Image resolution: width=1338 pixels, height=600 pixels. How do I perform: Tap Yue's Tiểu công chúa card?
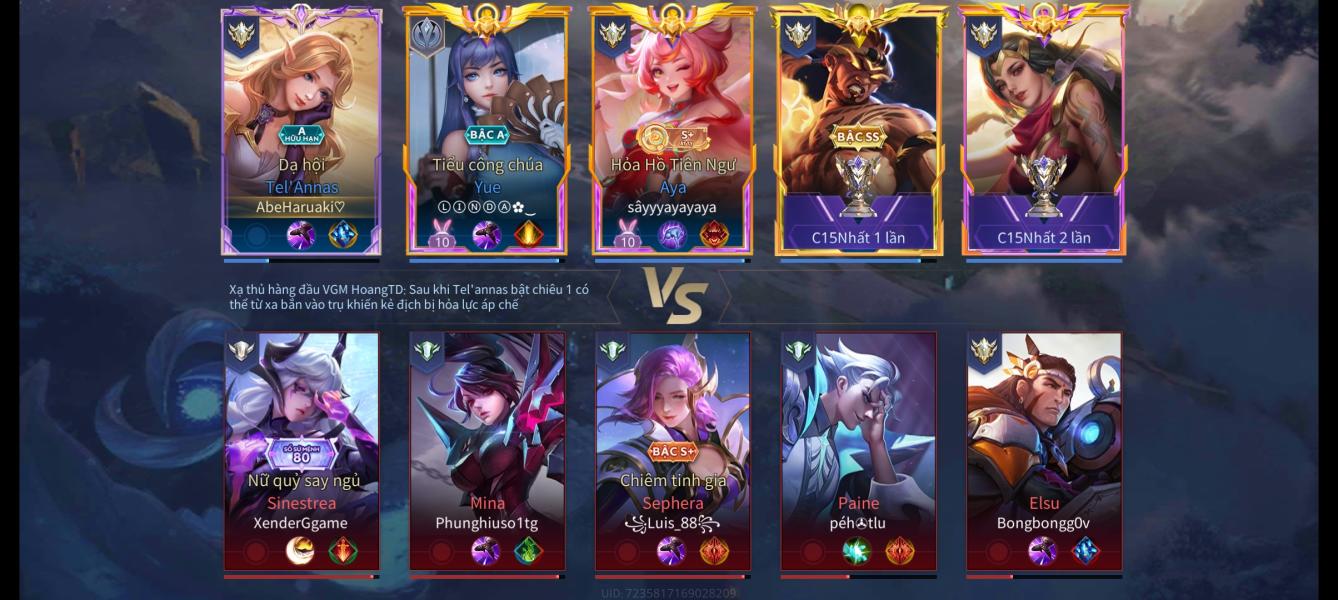[x=487, y=130]
